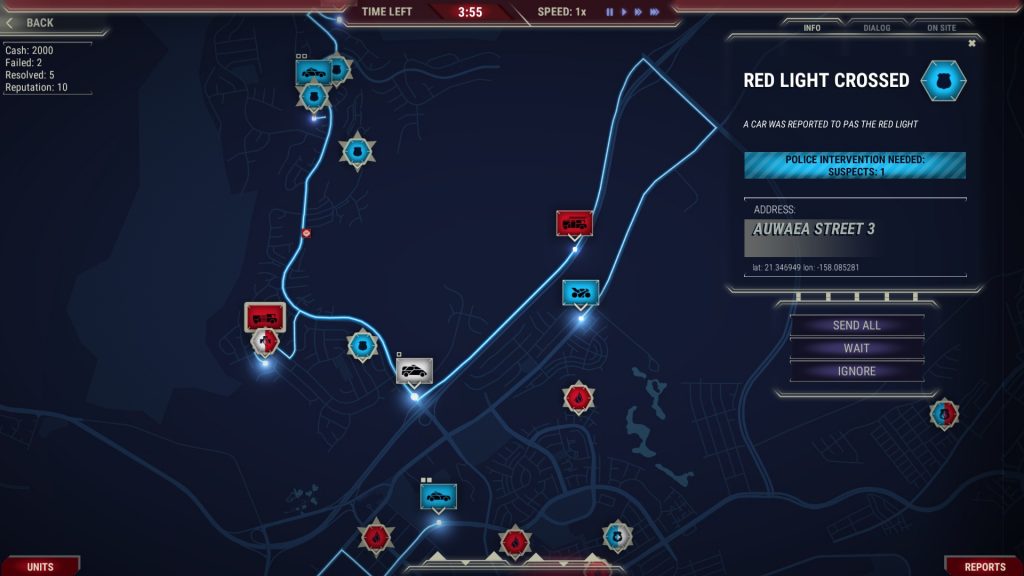The image size is (1024, 576).
Task: Set game speed to triple fast-forward
Action: point(654,12)
